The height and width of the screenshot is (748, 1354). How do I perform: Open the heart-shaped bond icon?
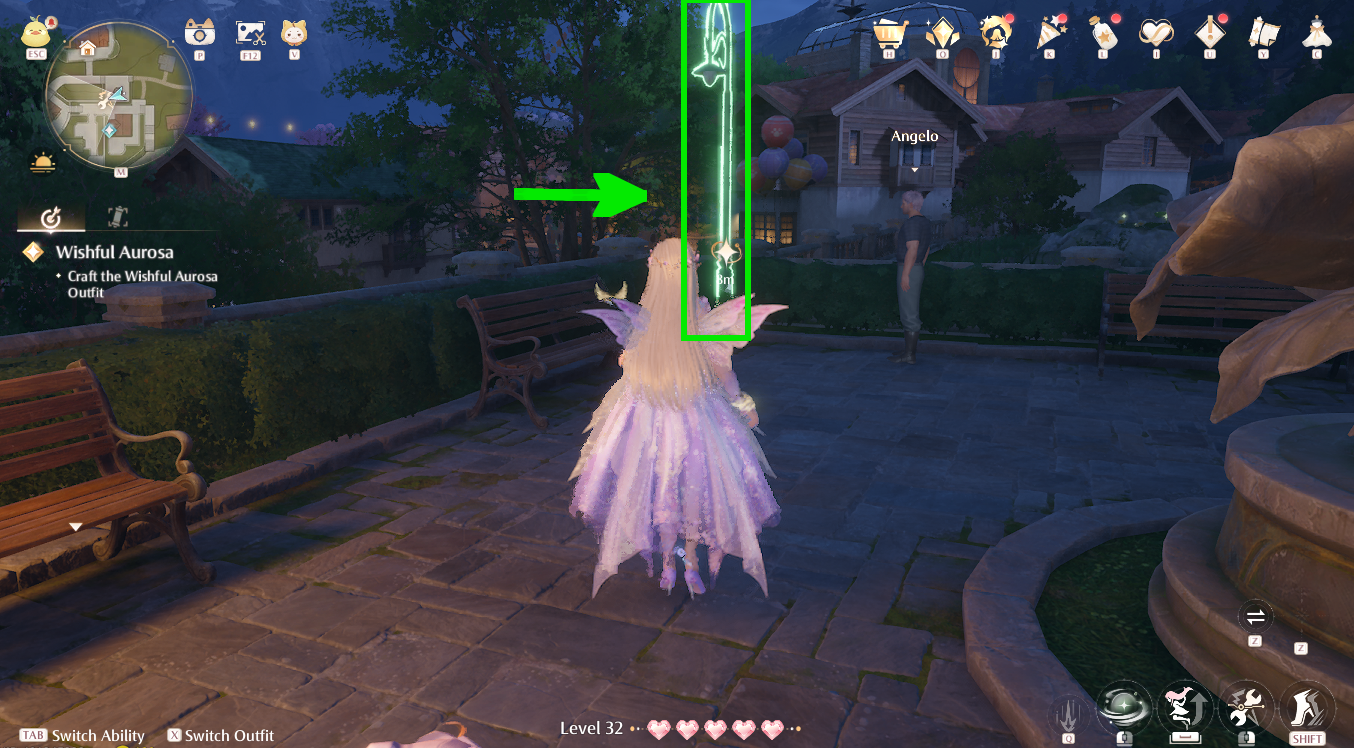[1156, 33]
